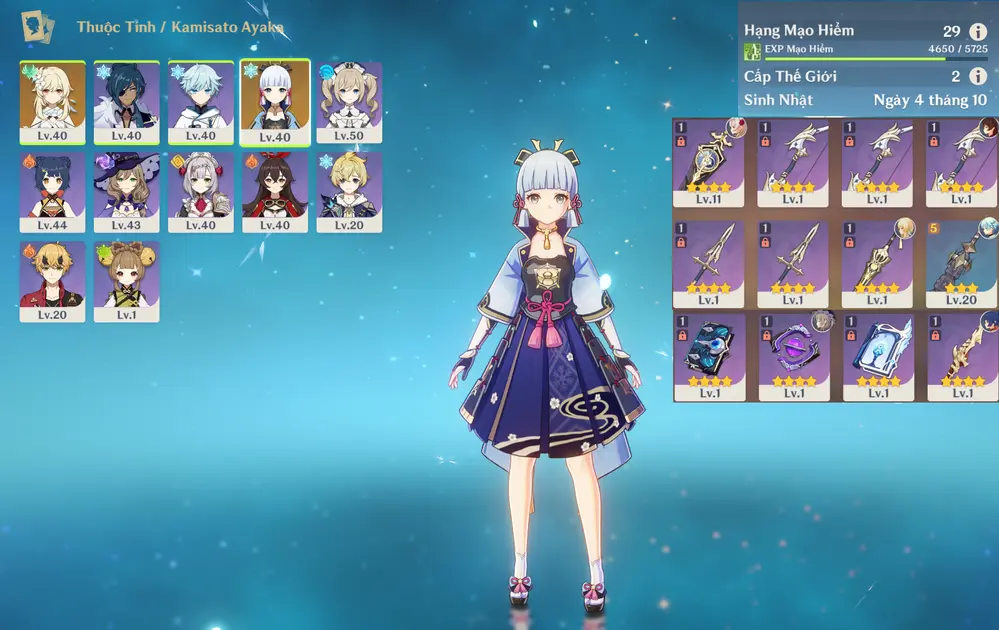Choose Xiangling's level 44 portrait
The image size is (999, 630).
click(52, 192)
